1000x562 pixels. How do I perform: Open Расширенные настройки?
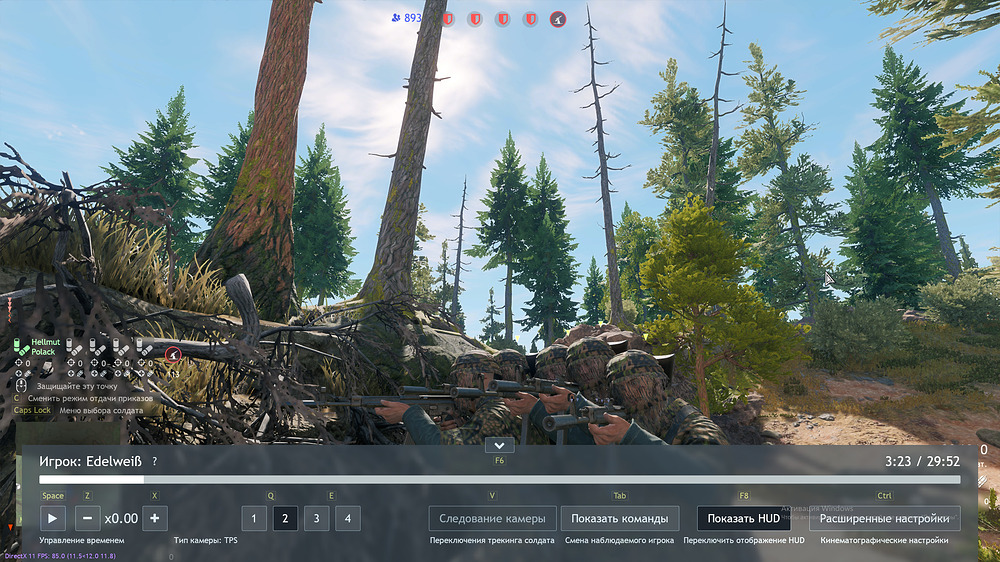(x=884, y=518)
